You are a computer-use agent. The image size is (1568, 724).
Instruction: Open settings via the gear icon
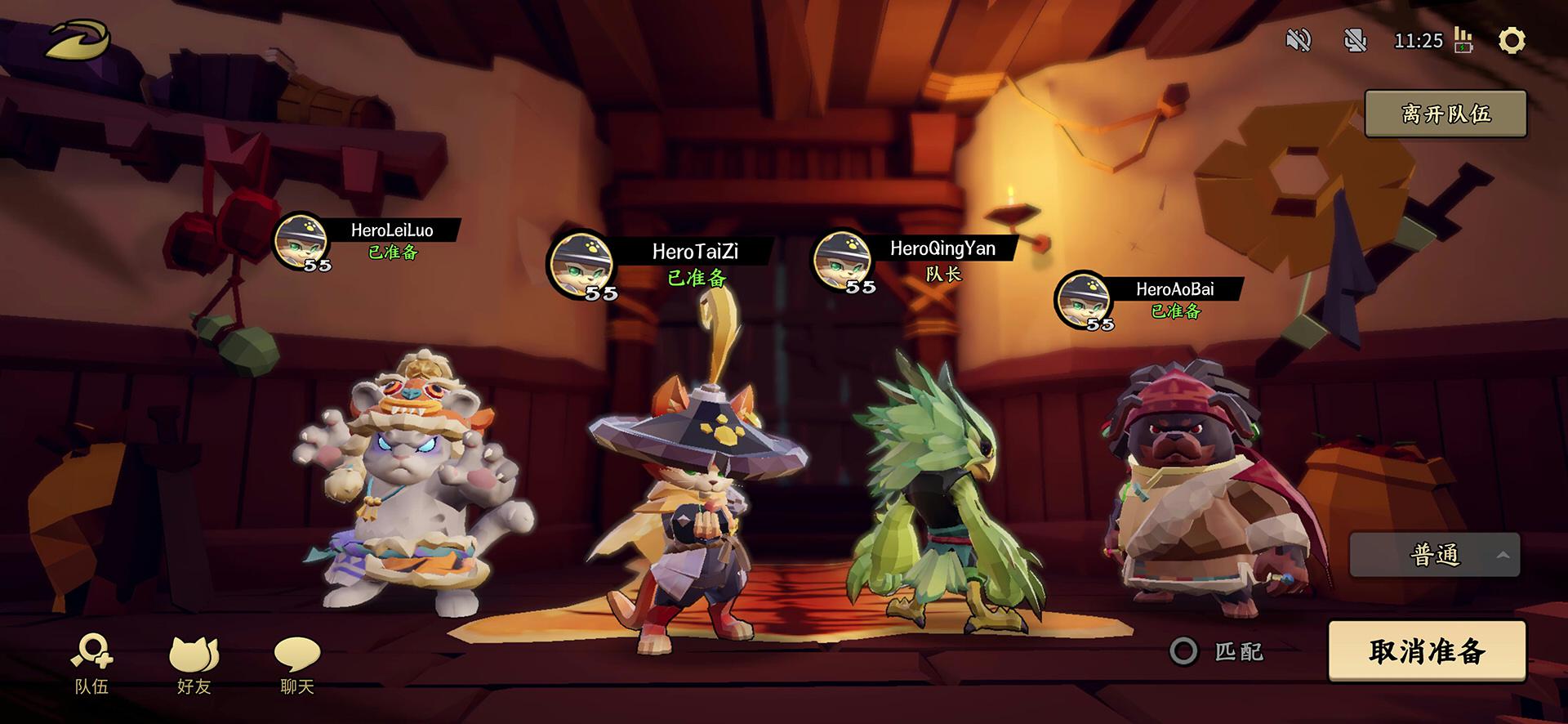point(1512,40)
